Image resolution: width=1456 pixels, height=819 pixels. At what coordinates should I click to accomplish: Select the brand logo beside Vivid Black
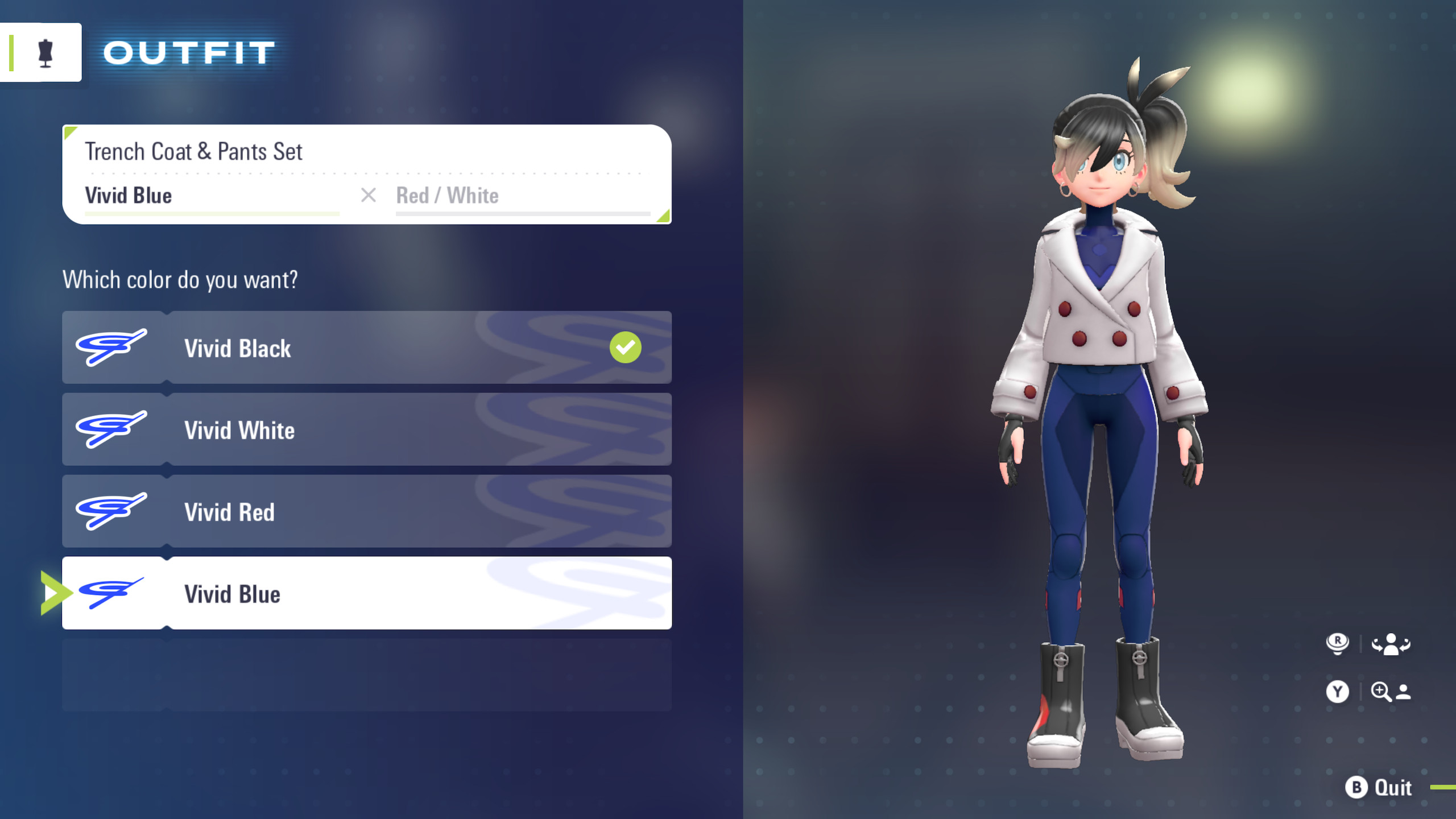110,348
